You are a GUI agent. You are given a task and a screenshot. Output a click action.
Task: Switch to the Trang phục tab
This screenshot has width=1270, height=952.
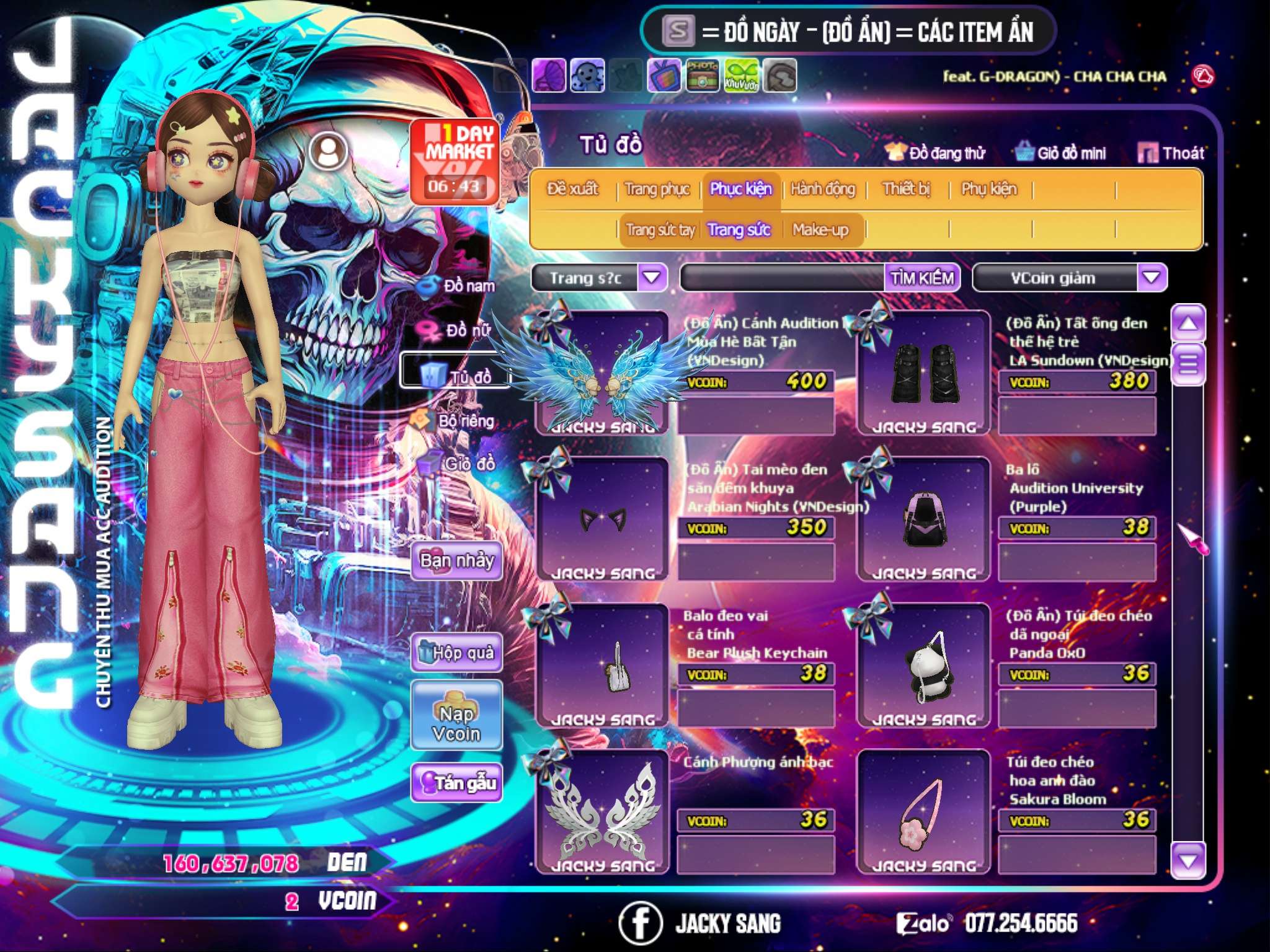[657, 189]
